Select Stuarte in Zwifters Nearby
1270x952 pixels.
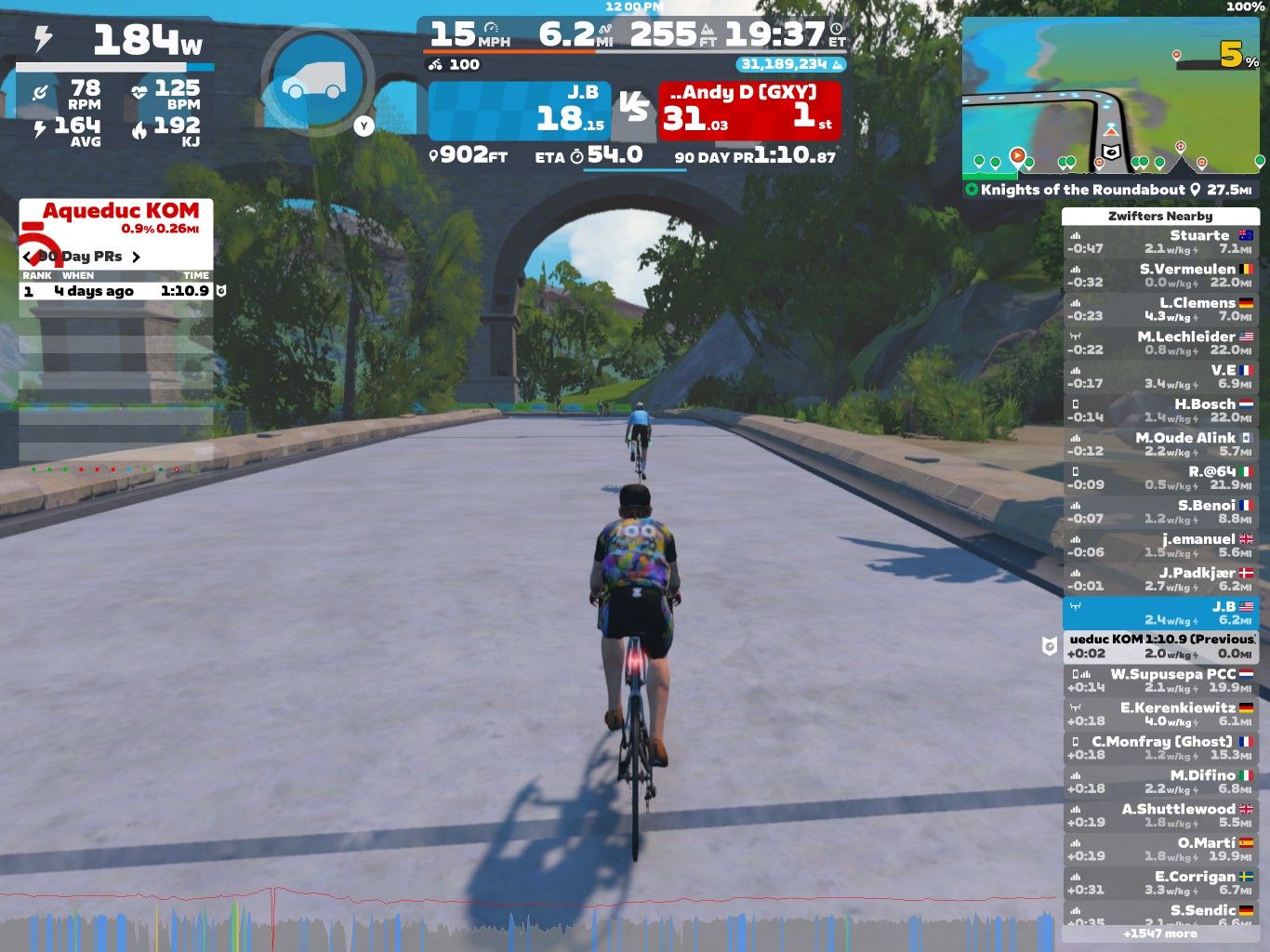[x=1160, y=243]
